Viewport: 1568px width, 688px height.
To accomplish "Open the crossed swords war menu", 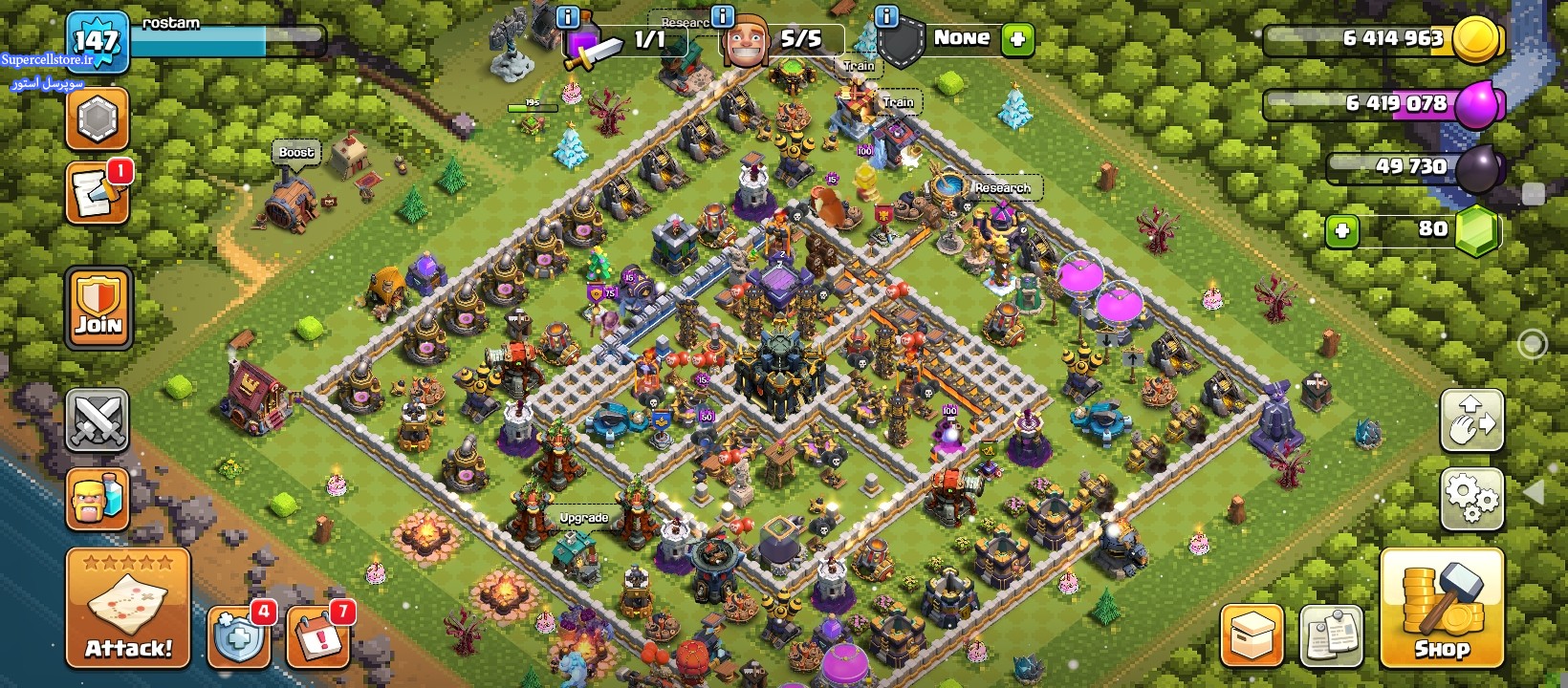I will (97, 419).
